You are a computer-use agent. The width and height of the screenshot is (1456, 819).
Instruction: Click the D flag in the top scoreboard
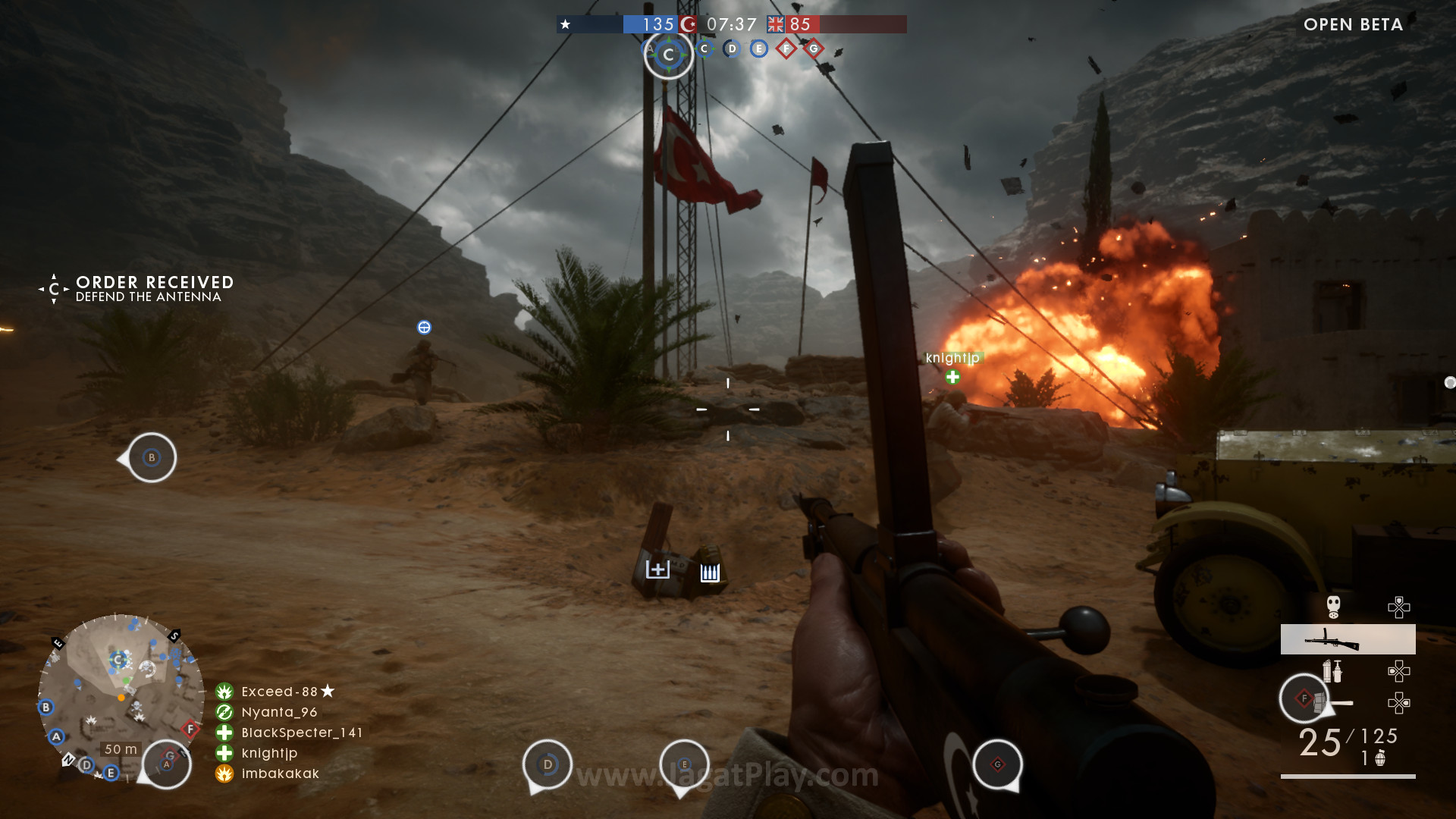(x=732, y=49)
